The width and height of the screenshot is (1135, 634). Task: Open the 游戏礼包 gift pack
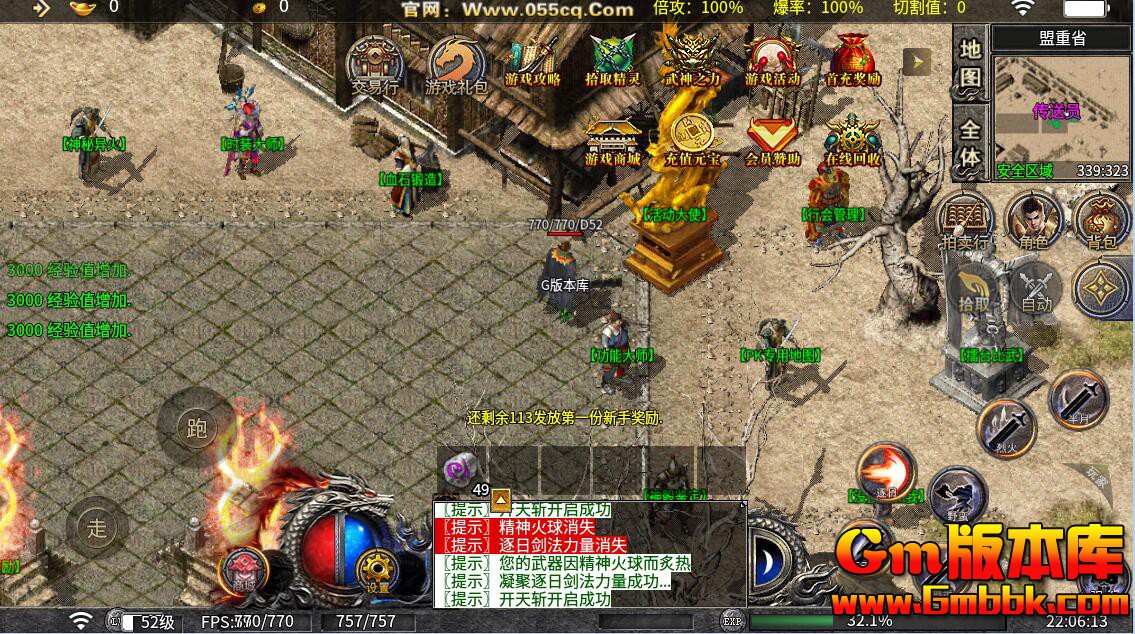(x=456, y=65)
